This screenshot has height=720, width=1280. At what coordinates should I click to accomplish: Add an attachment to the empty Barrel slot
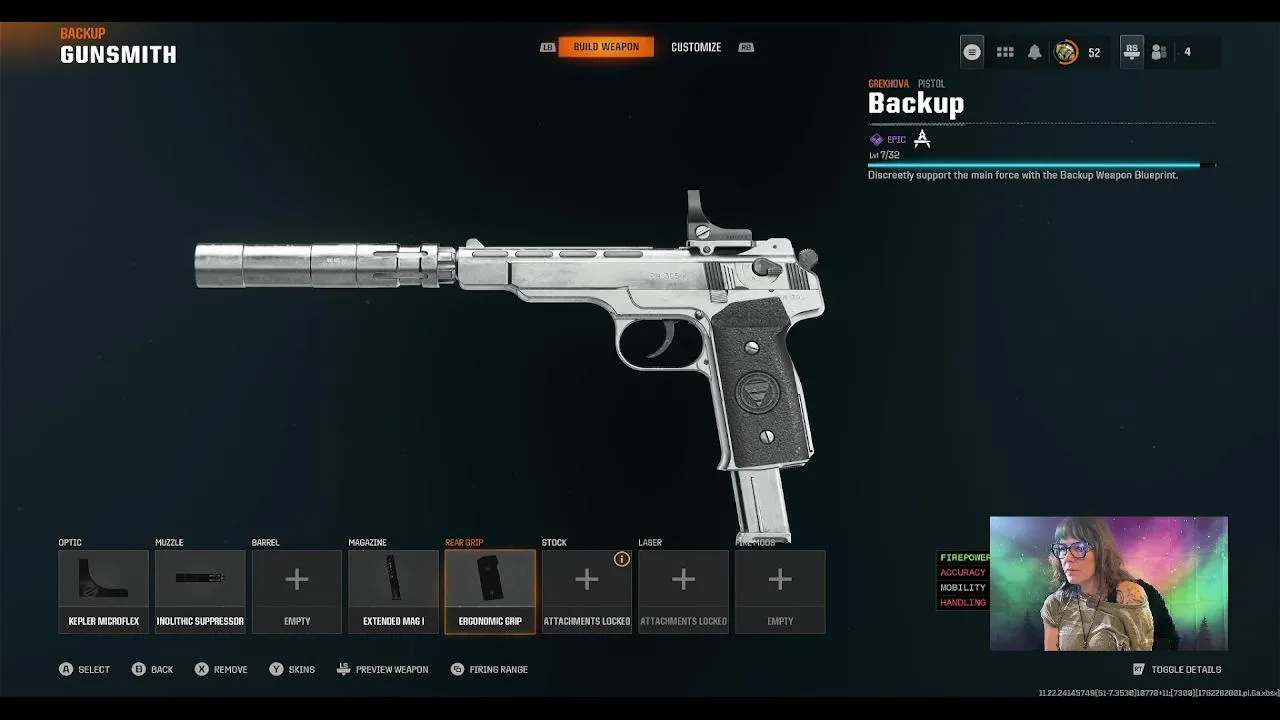297,591
